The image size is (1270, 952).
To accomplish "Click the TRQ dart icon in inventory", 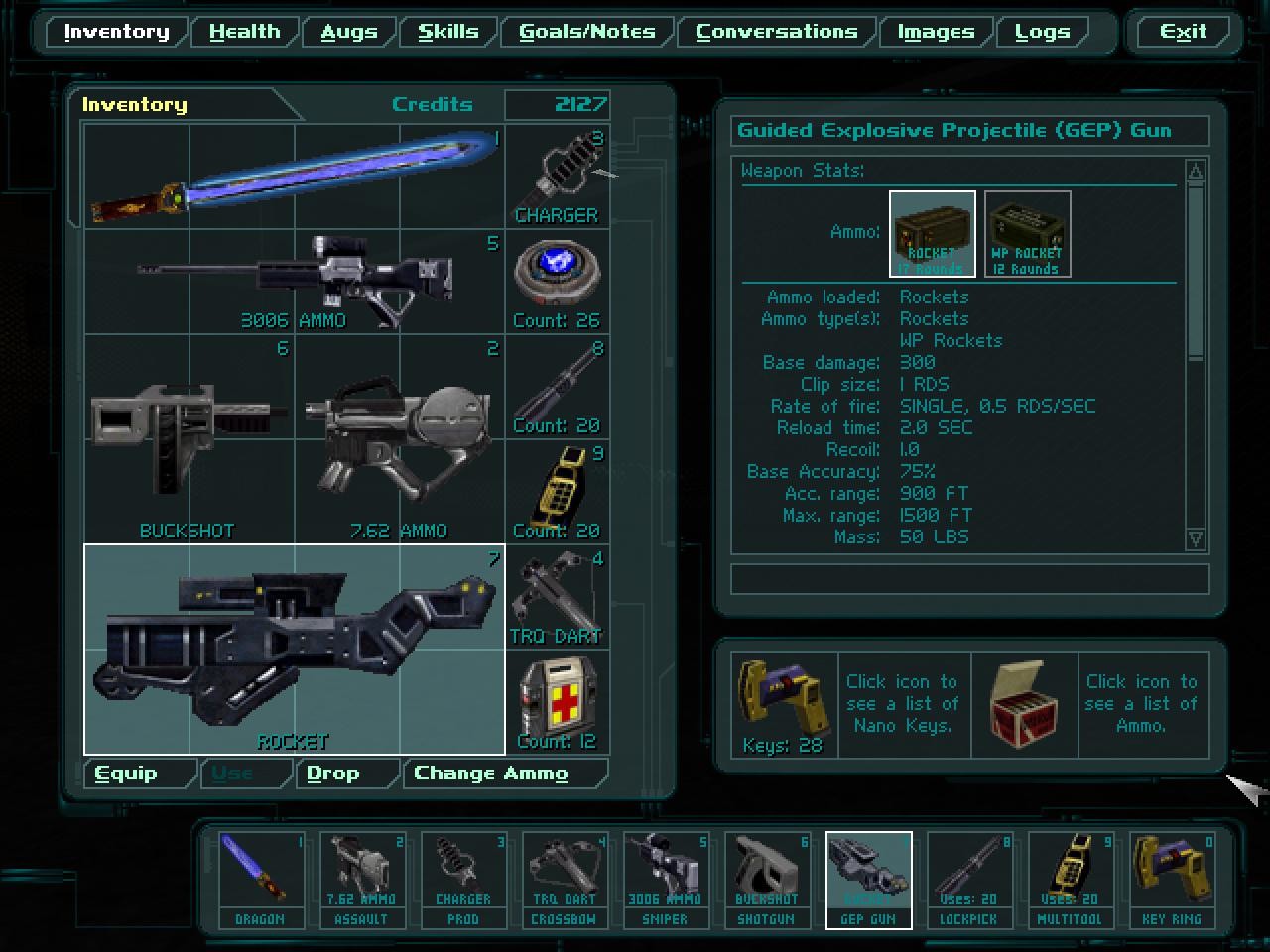I will 558,593.
